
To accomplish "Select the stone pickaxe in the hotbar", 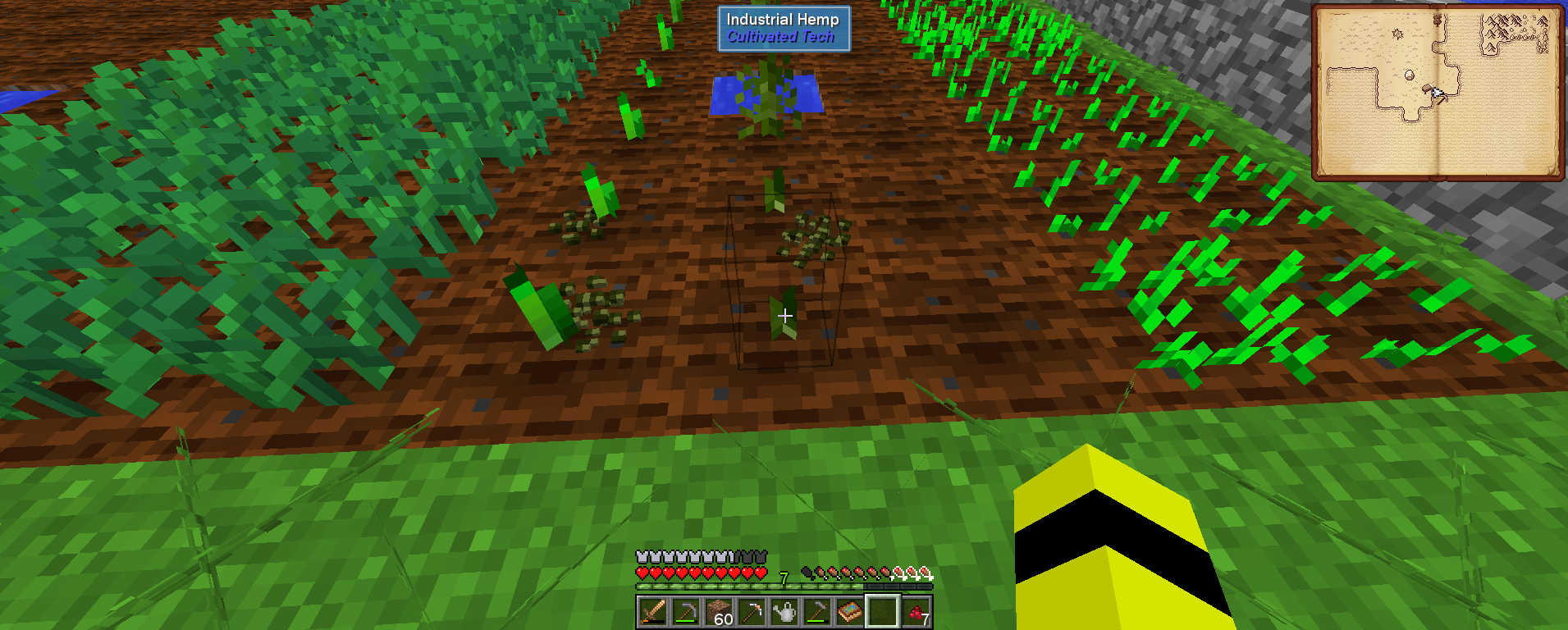I will coord(686,613).
